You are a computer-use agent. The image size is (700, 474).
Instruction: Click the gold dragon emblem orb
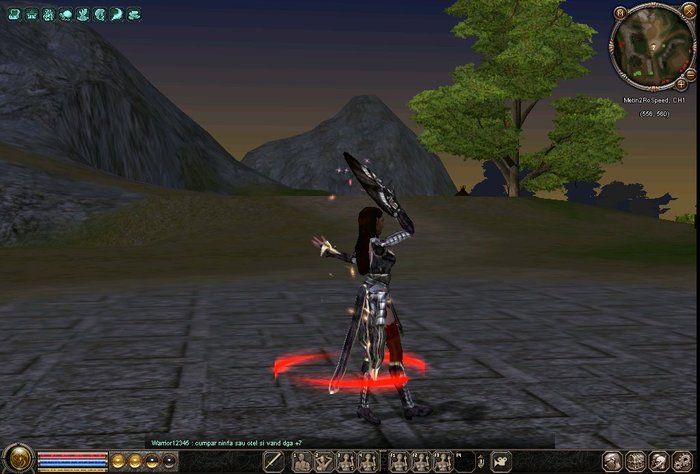[19, 461]
